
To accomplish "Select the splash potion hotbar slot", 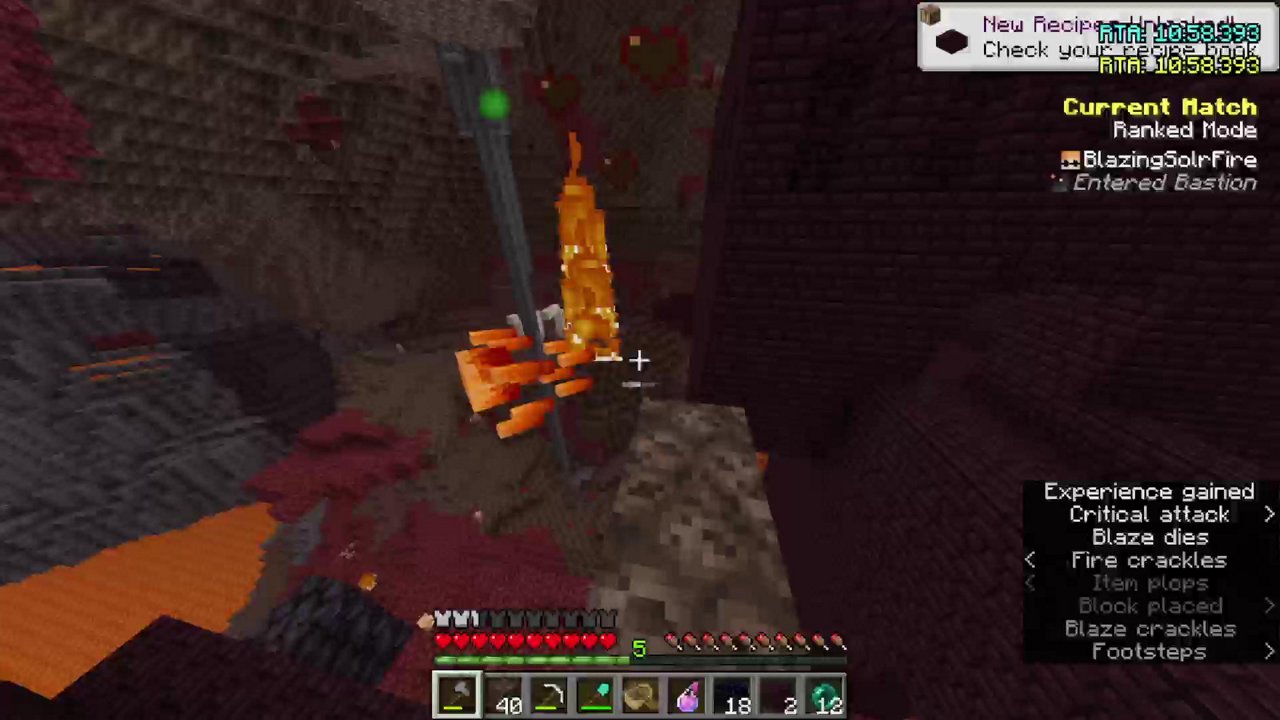I will 688,695.
